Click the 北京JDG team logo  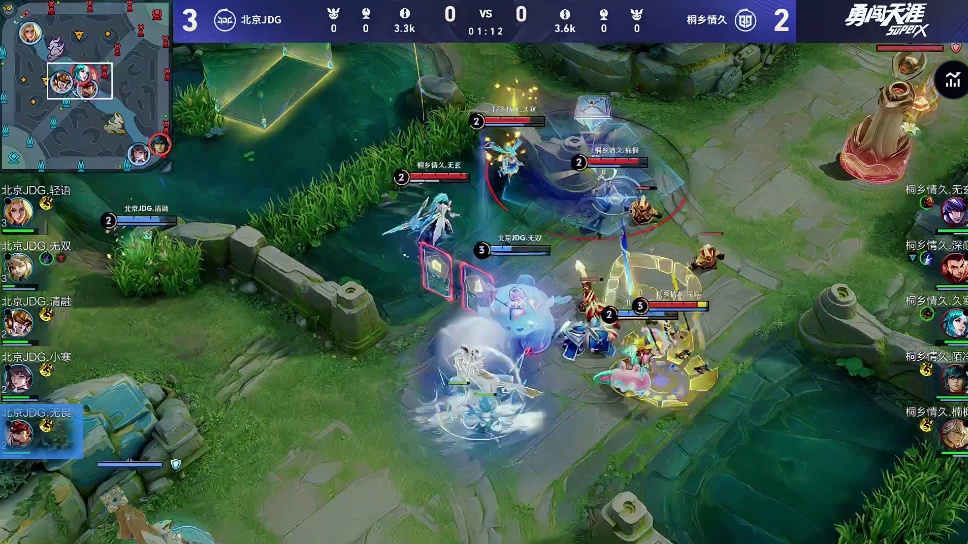click(x=226, y=20)
